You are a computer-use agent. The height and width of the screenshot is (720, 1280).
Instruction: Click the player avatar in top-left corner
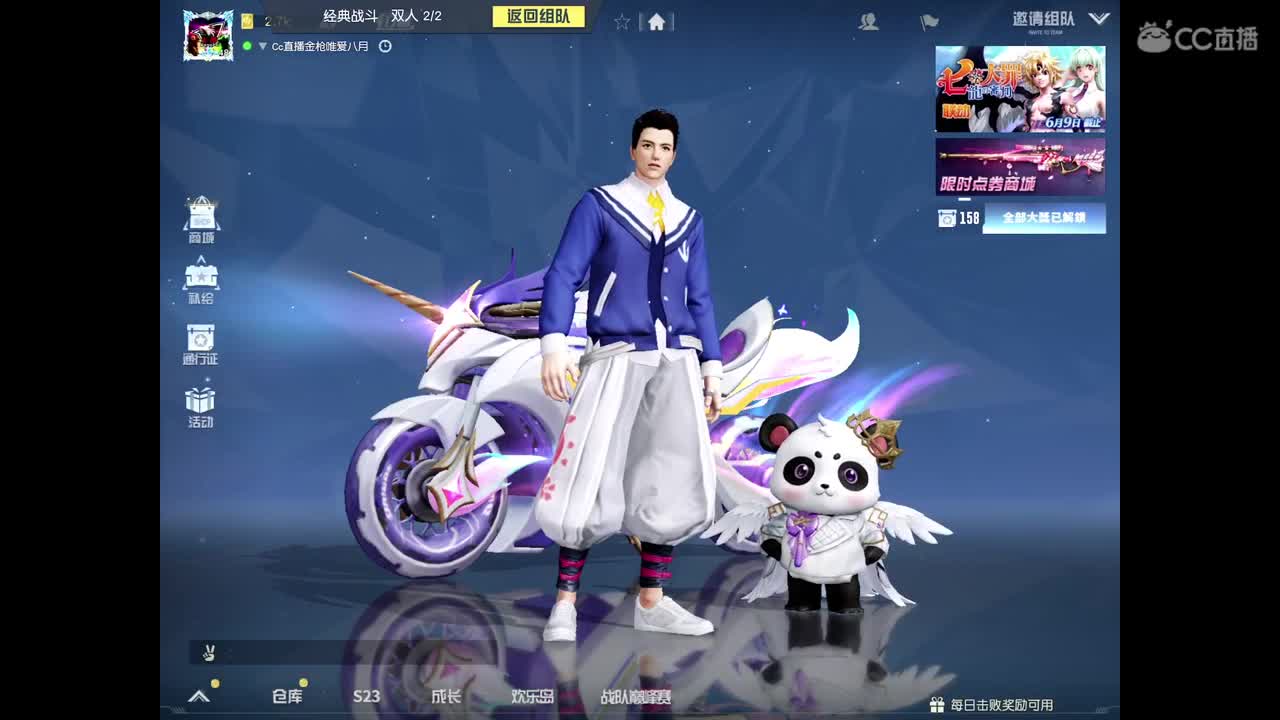(x=208, y=30)
